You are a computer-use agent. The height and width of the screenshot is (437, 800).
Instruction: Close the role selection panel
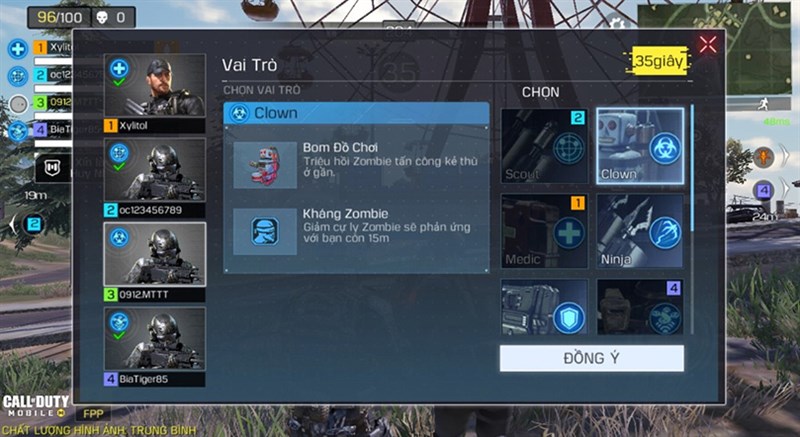708,44
